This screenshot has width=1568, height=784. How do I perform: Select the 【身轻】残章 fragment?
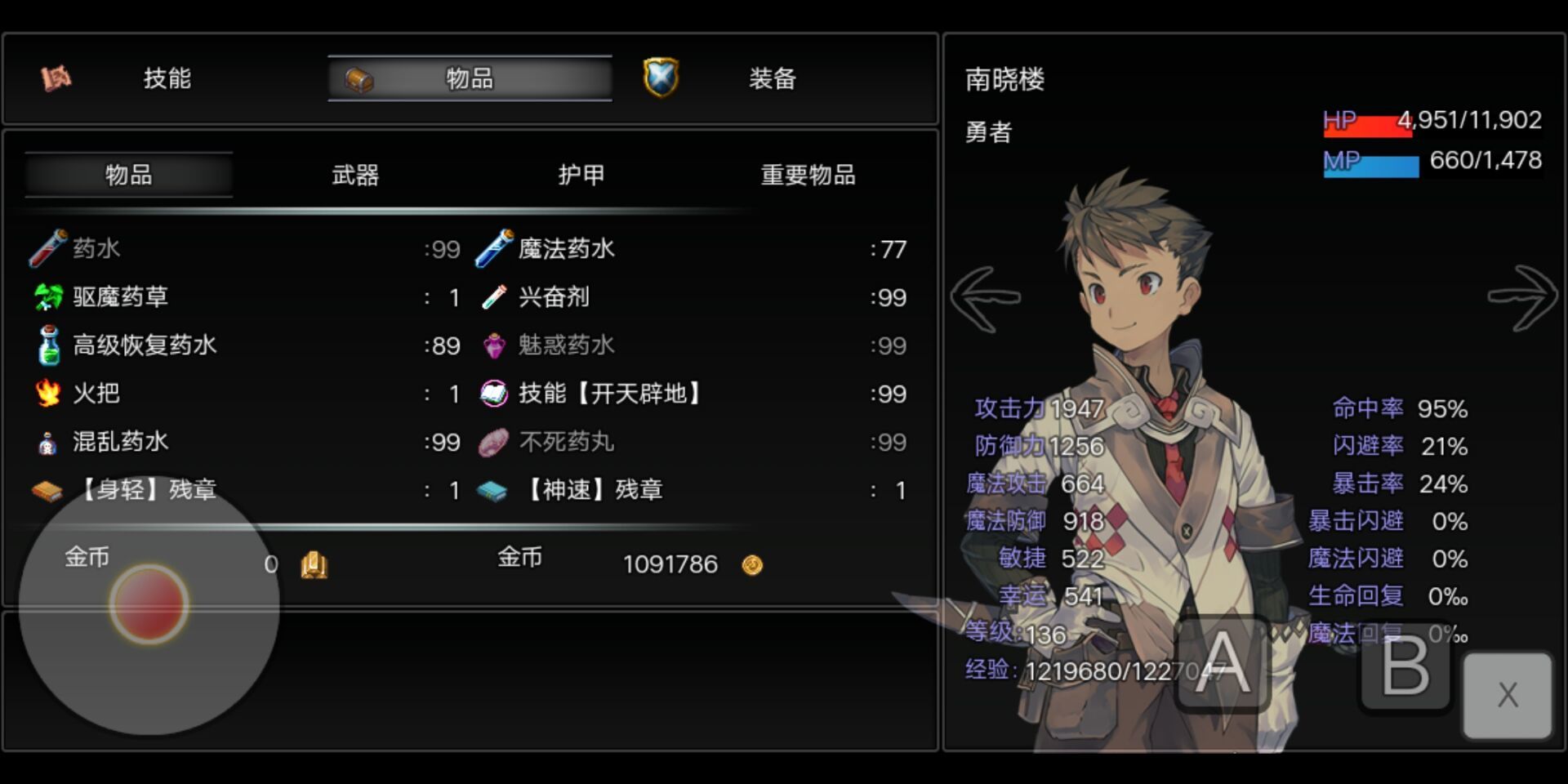(x=149, y=490)
